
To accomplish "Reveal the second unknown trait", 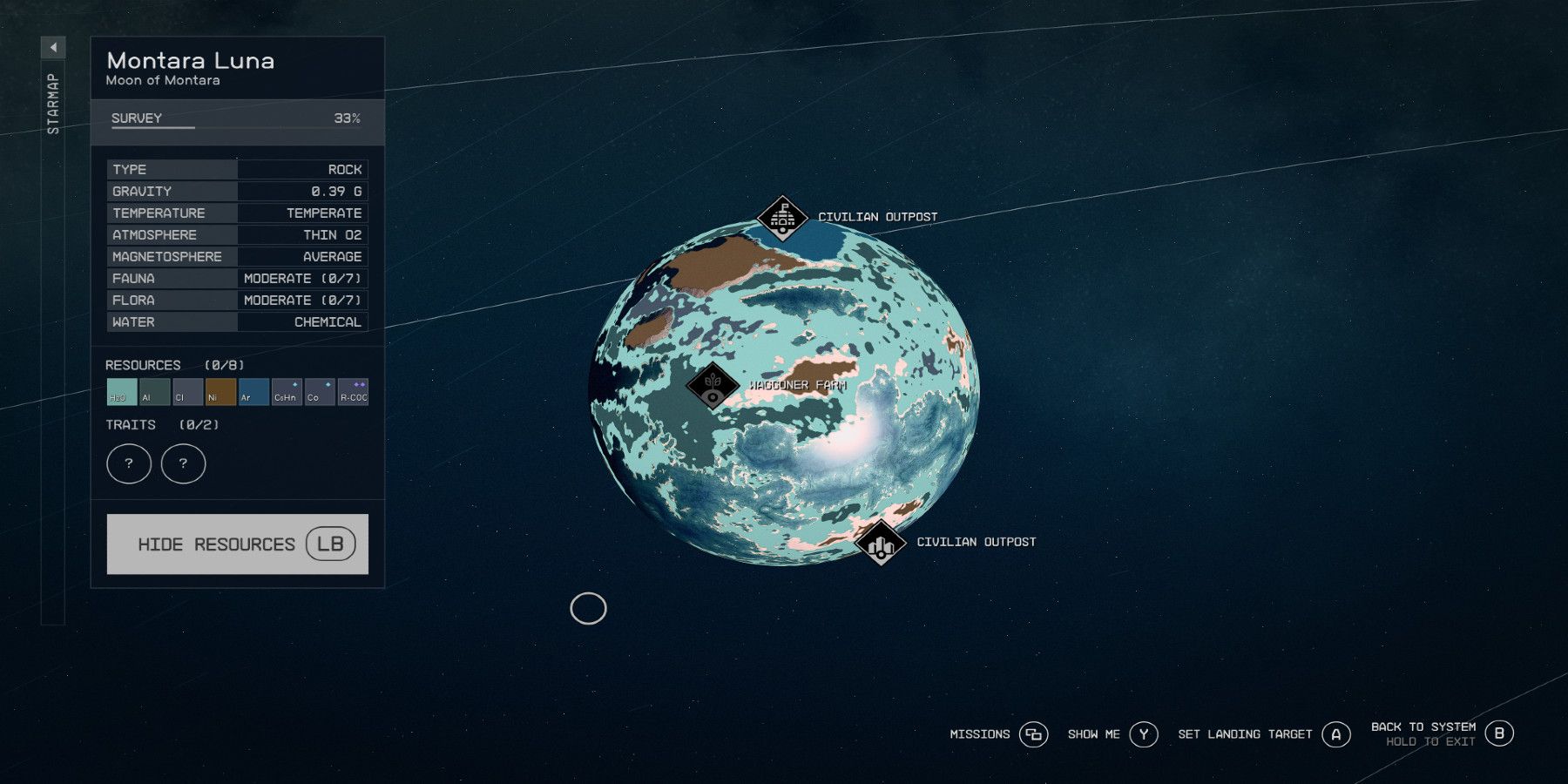I will coord(183,463).
